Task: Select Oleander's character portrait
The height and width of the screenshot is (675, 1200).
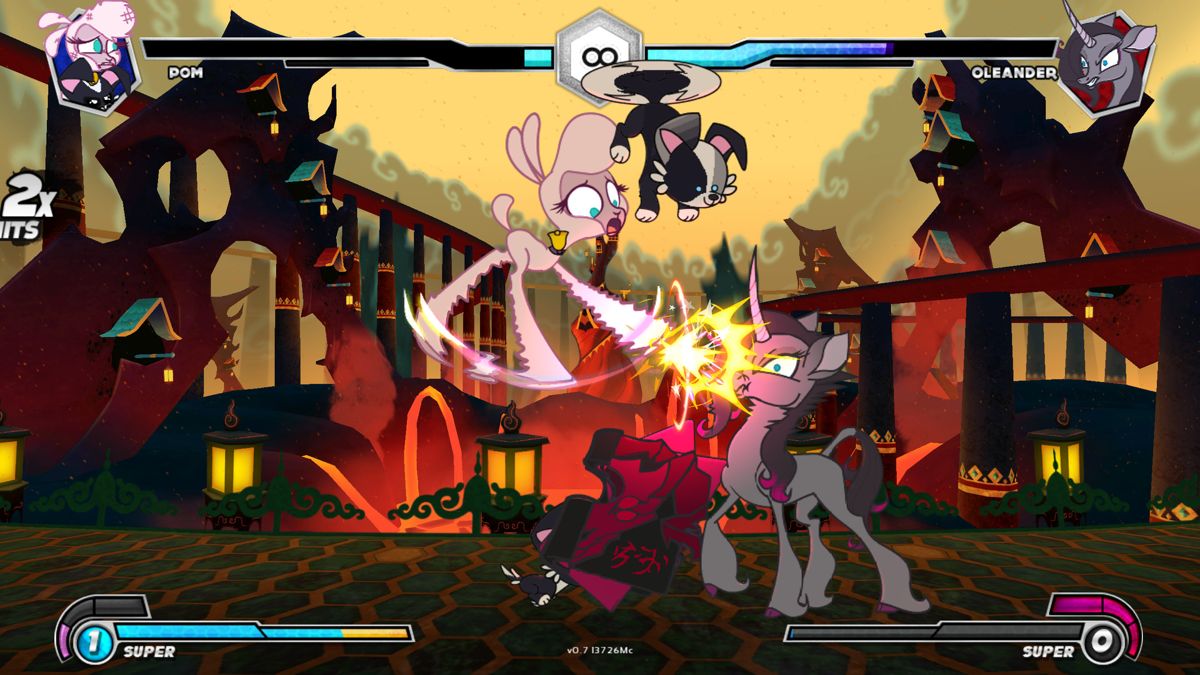Action: 1107,62
